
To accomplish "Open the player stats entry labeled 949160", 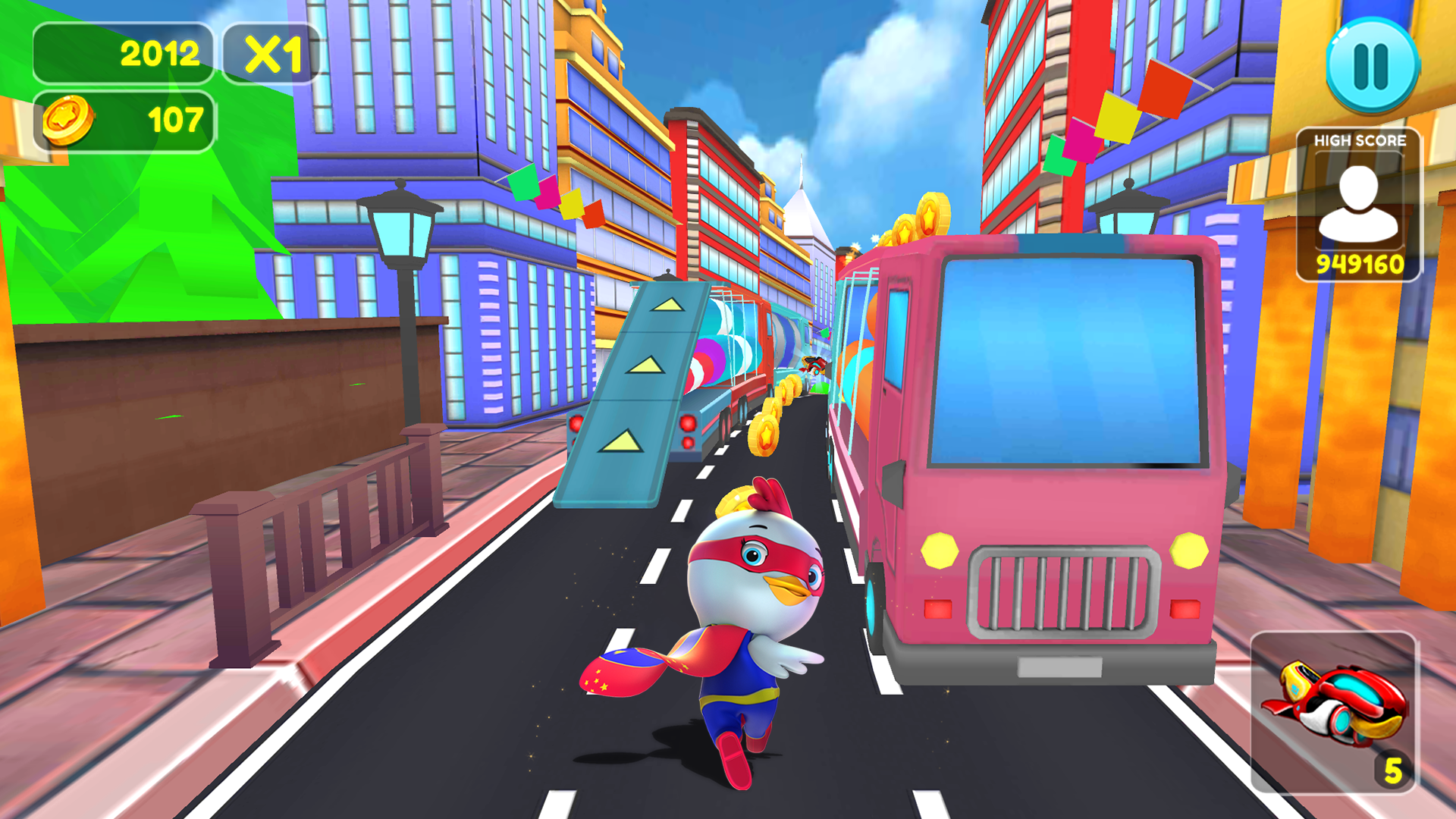I will (1360, 265).
